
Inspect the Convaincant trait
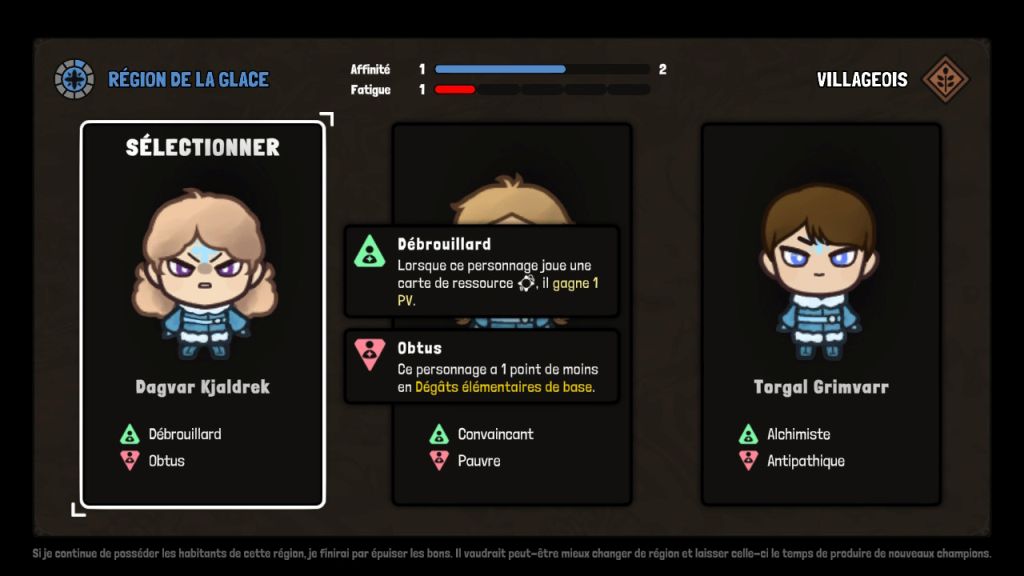tap(482, 434)
